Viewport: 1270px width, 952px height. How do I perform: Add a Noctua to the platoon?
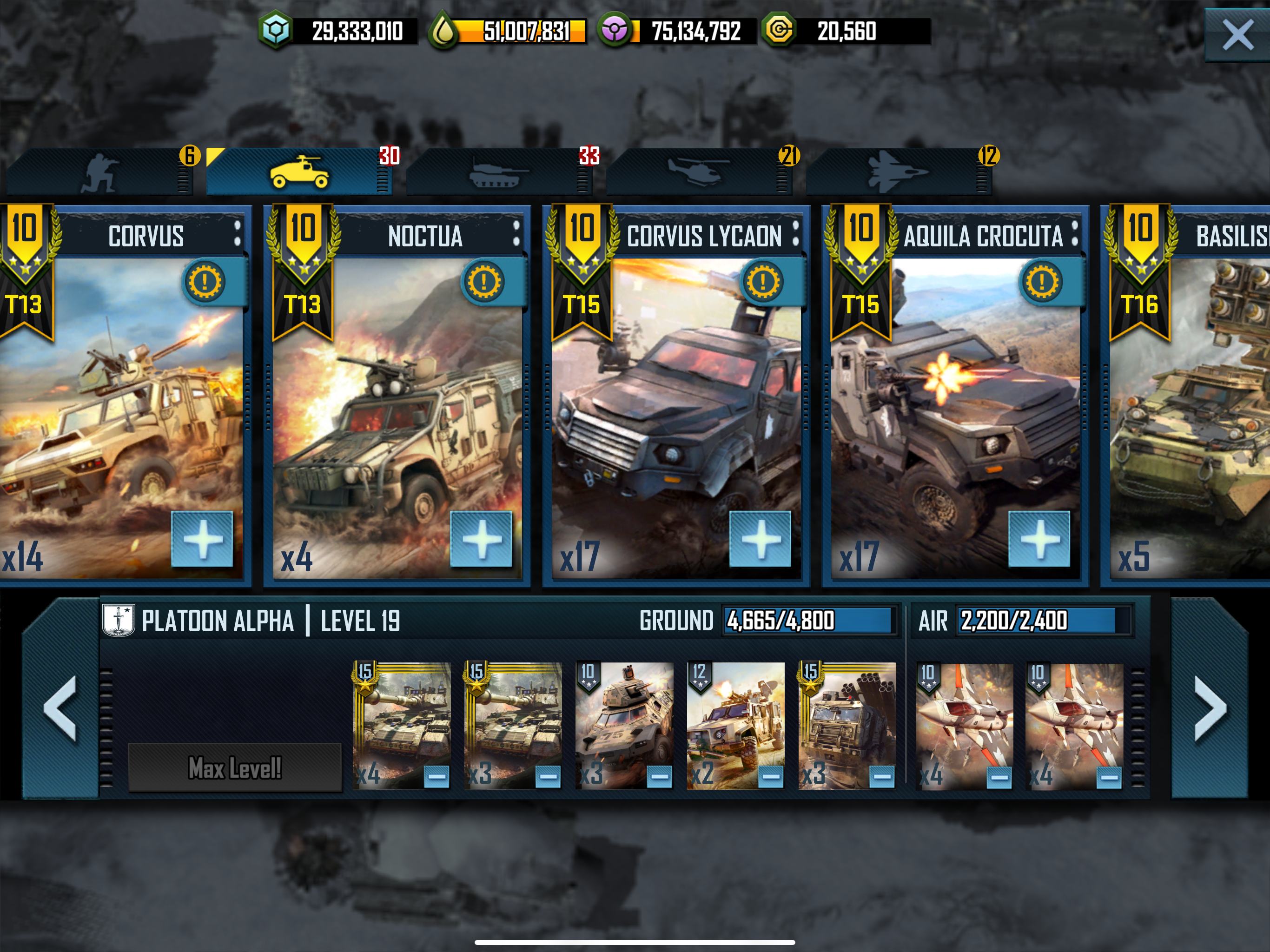point(481,539)
